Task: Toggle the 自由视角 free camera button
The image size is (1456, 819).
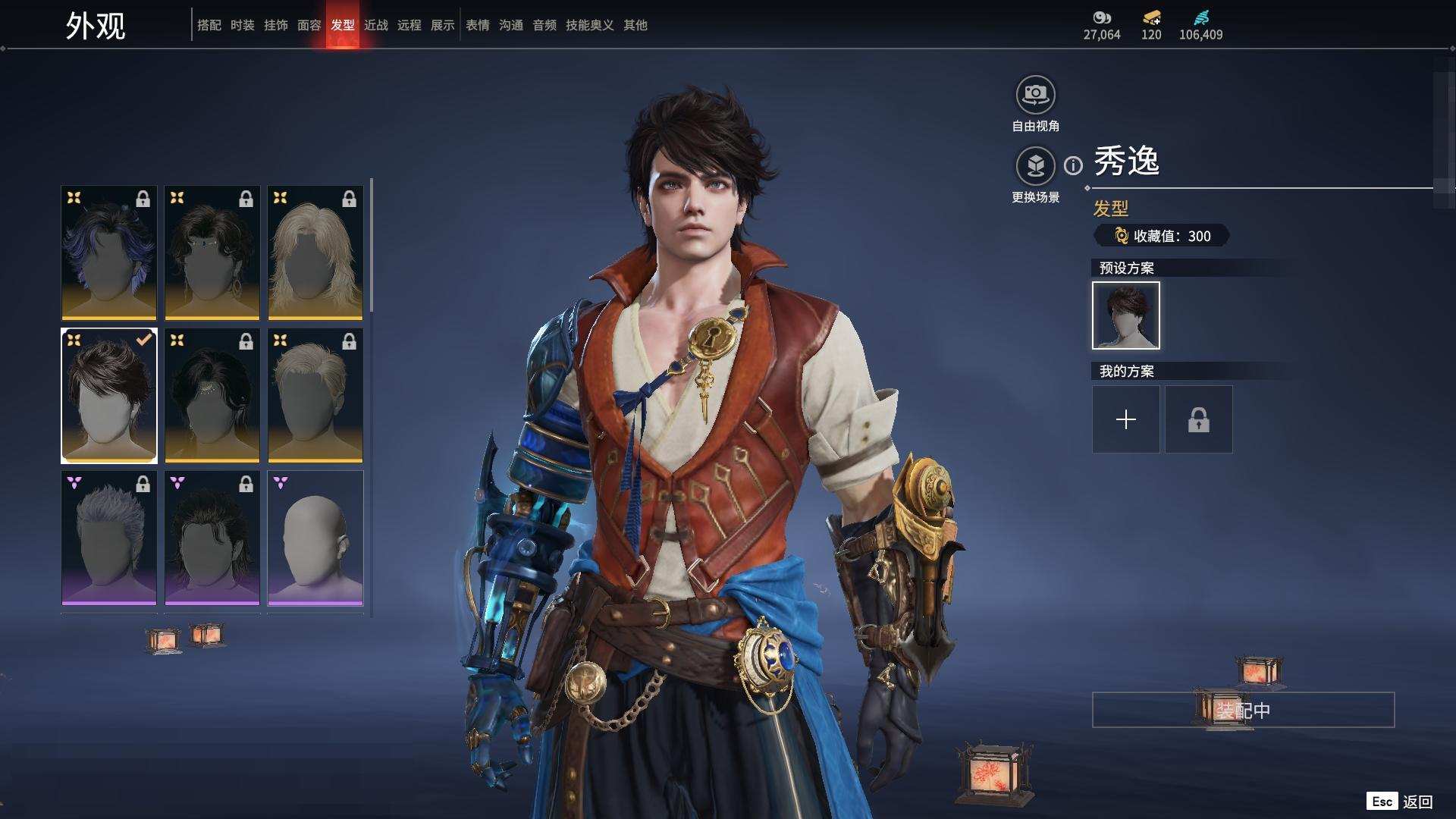Action: [1035, 95]
